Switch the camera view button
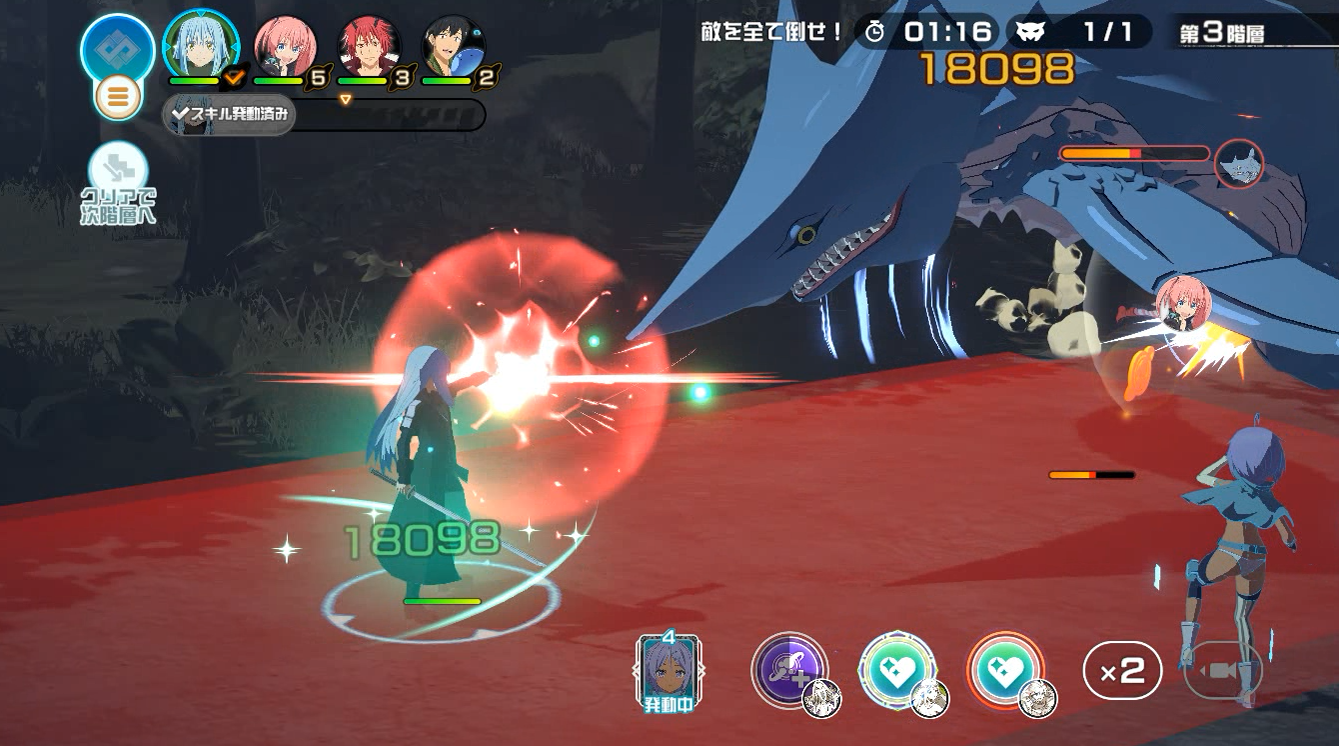 [1222, 672]
